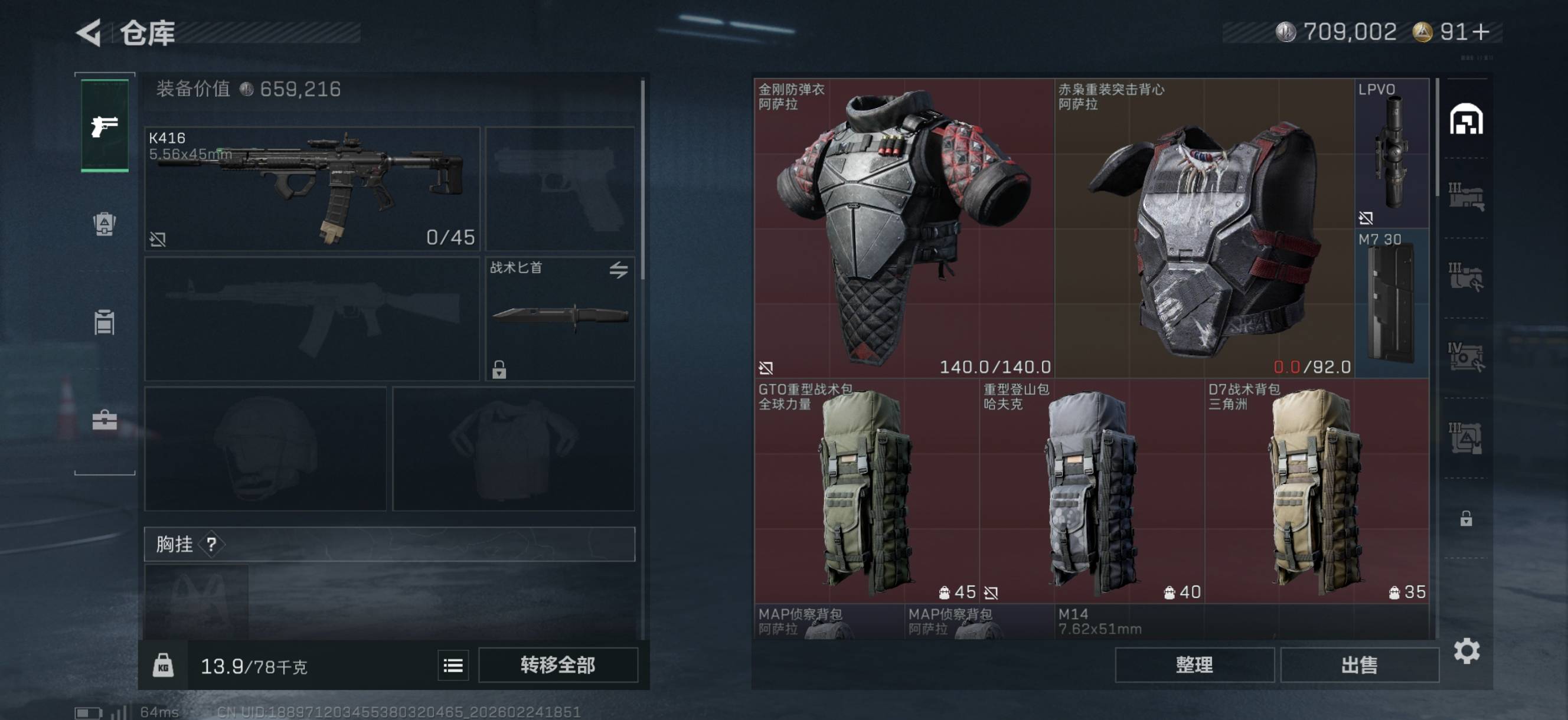Select the 金刚防弹衣 armor
Viewport: 1568px width, 720px height.
pos(904,228)
